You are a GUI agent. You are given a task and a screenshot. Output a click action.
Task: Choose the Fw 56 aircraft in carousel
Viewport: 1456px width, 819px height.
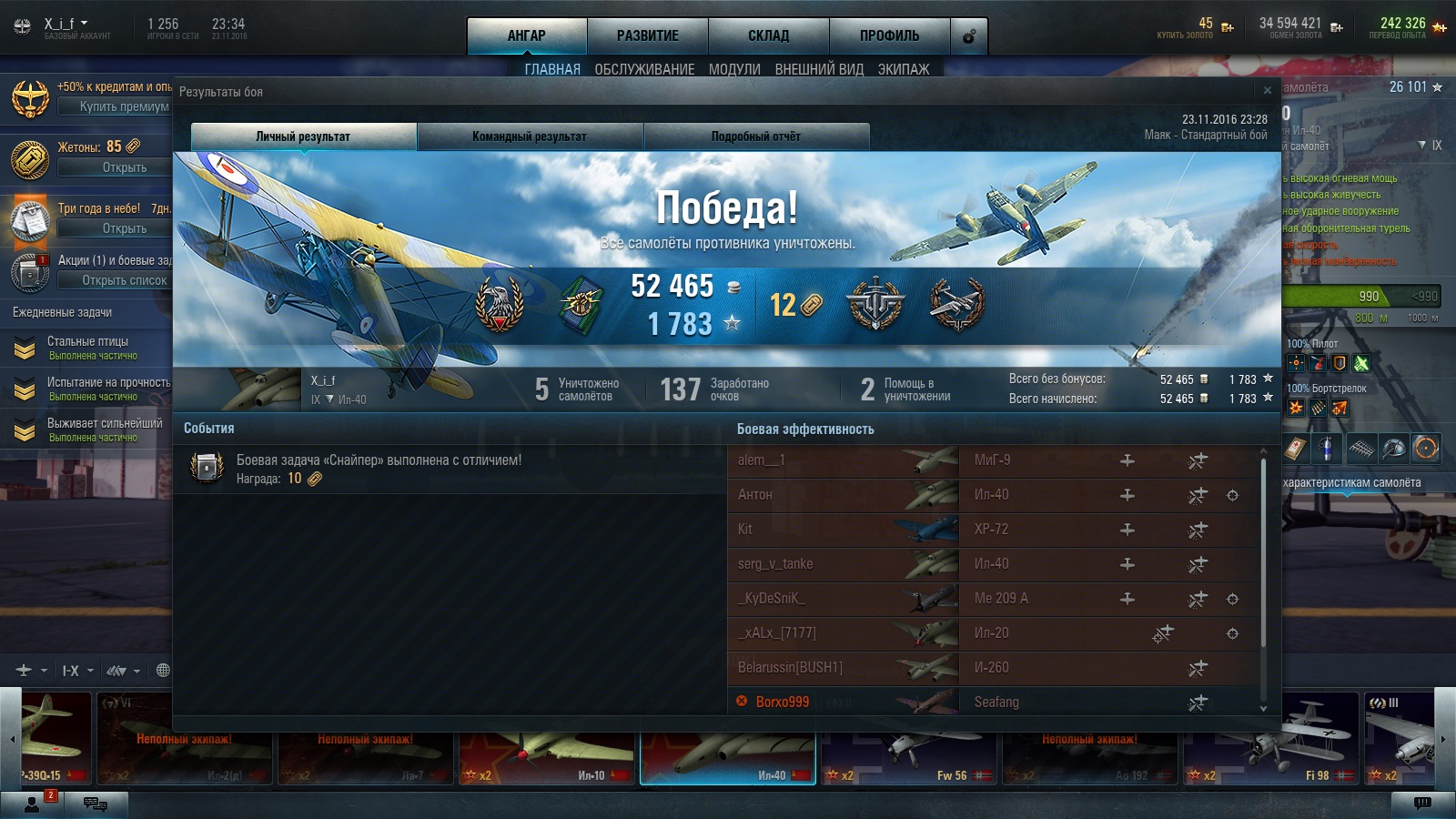(909, 737)
